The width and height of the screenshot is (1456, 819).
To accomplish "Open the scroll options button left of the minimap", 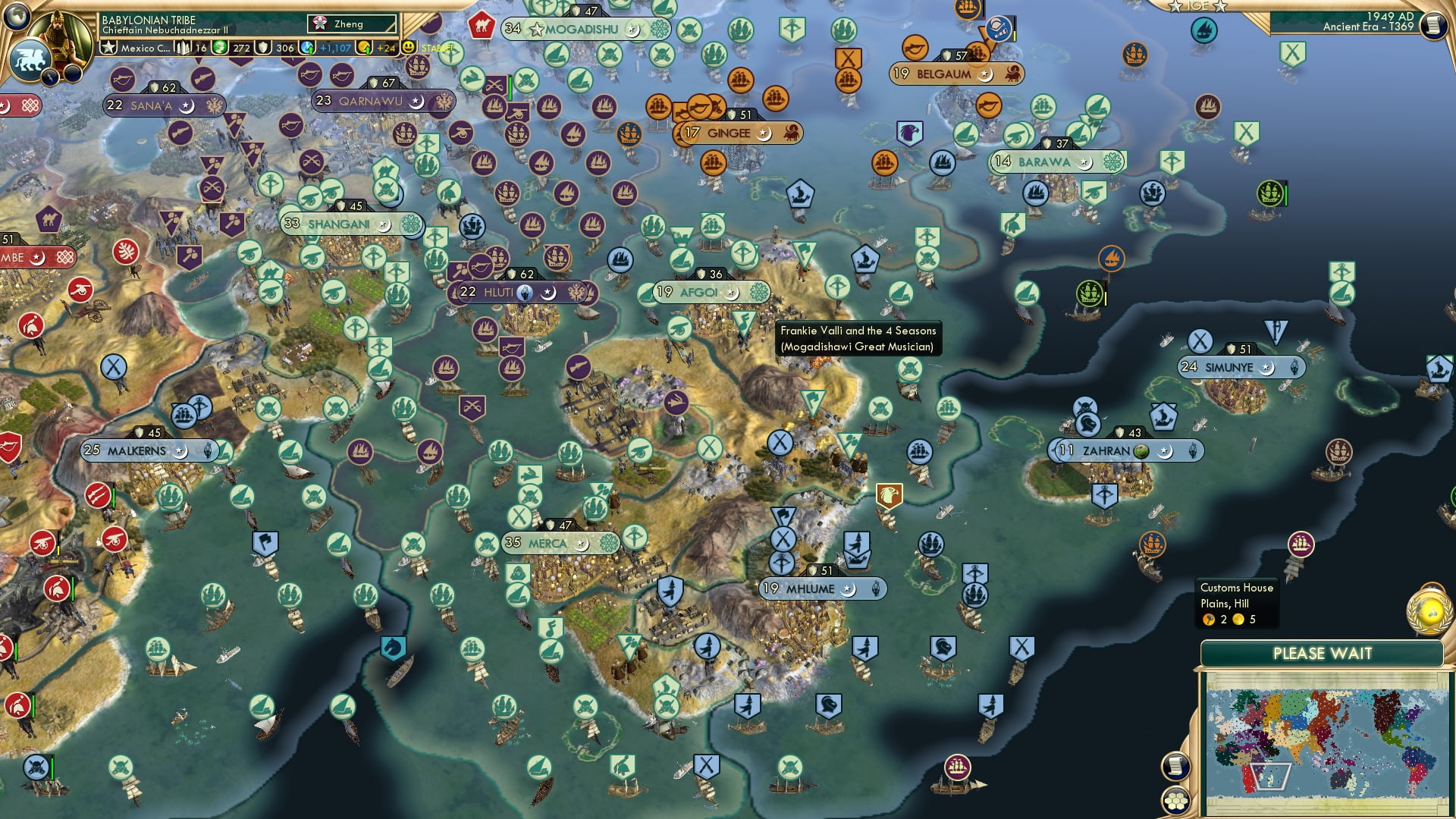I will [1175, 766].
